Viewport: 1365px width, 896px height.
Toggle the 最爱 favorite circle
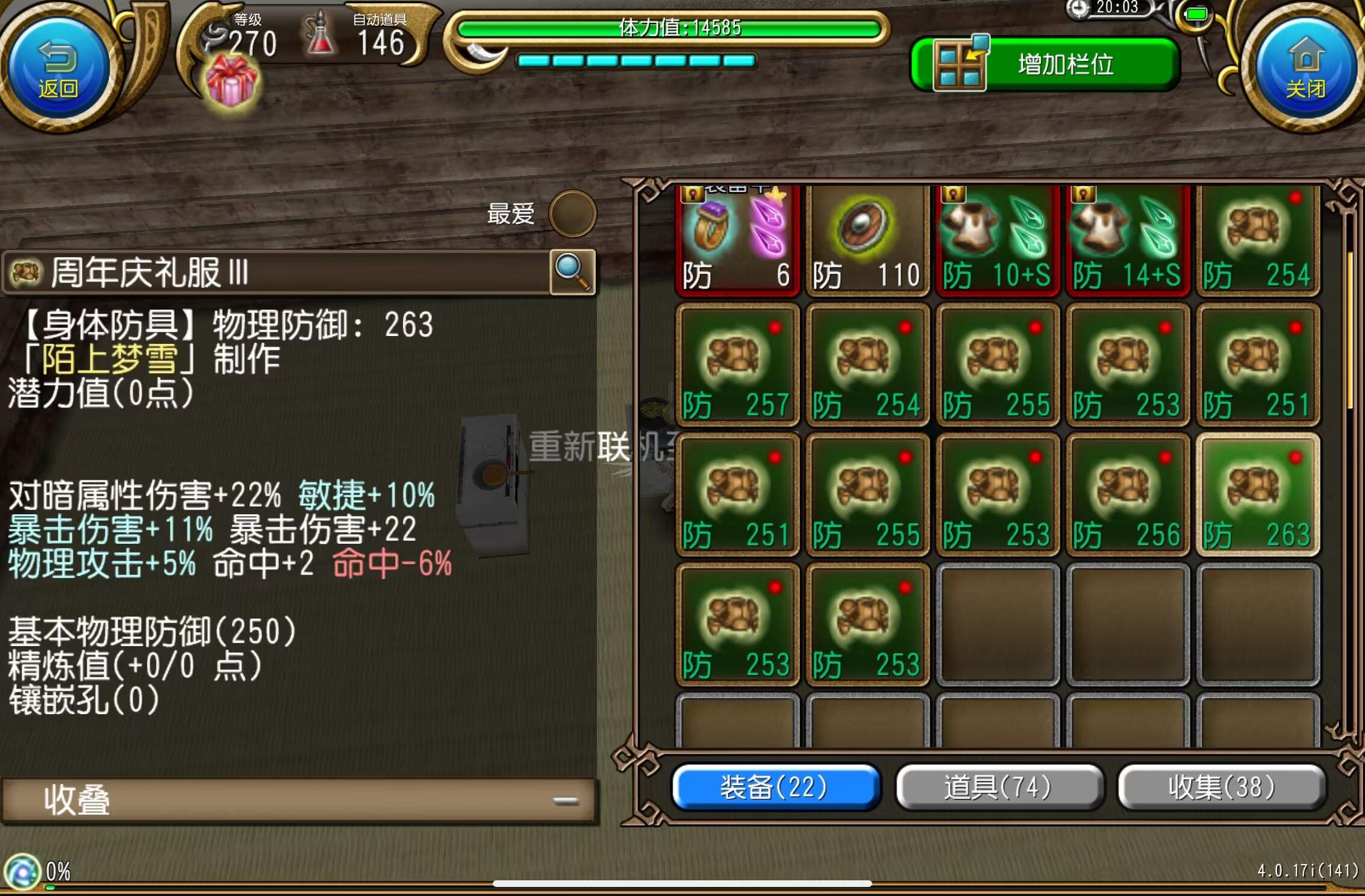pos(572,214)
